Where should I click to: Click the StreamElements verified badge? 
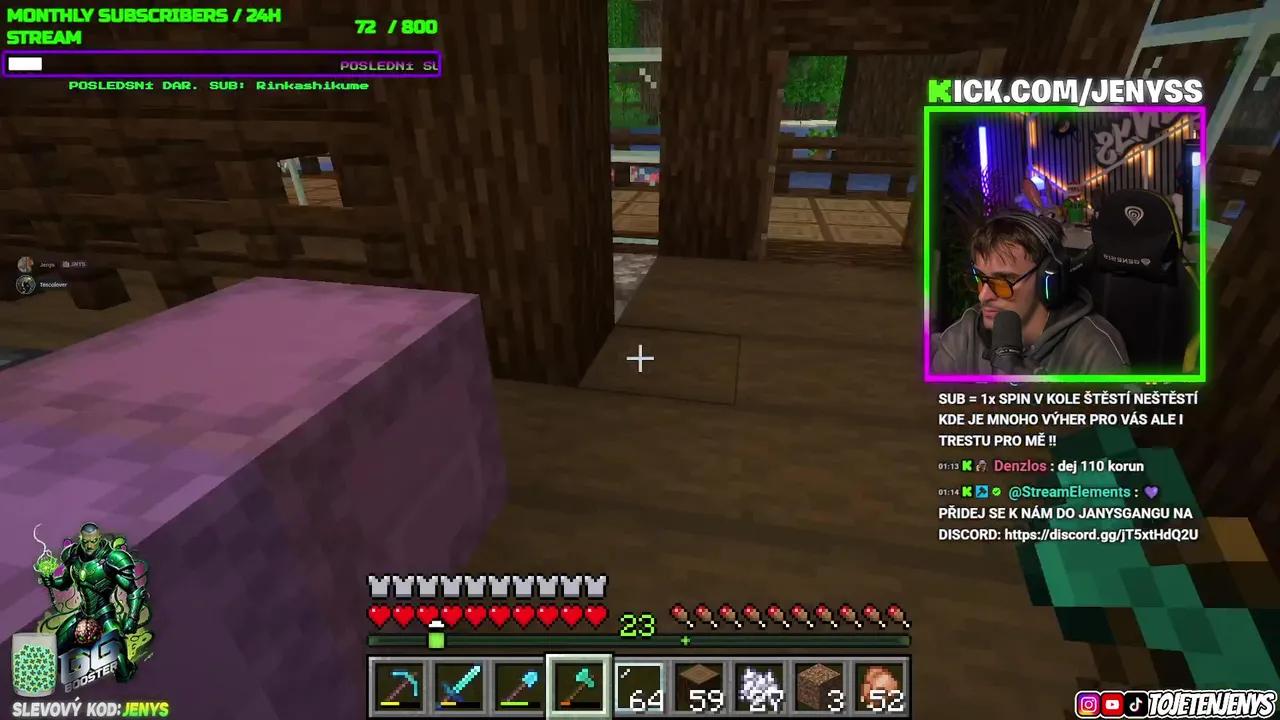click(x=996, y=491)
